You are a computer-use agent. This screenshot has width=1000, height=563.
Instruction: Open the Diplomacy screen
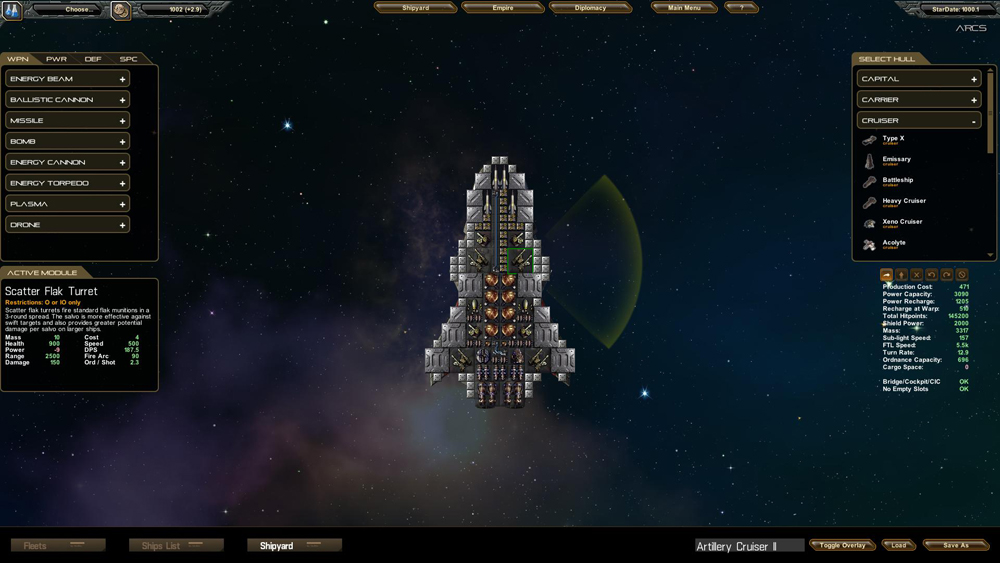(590, 8)
